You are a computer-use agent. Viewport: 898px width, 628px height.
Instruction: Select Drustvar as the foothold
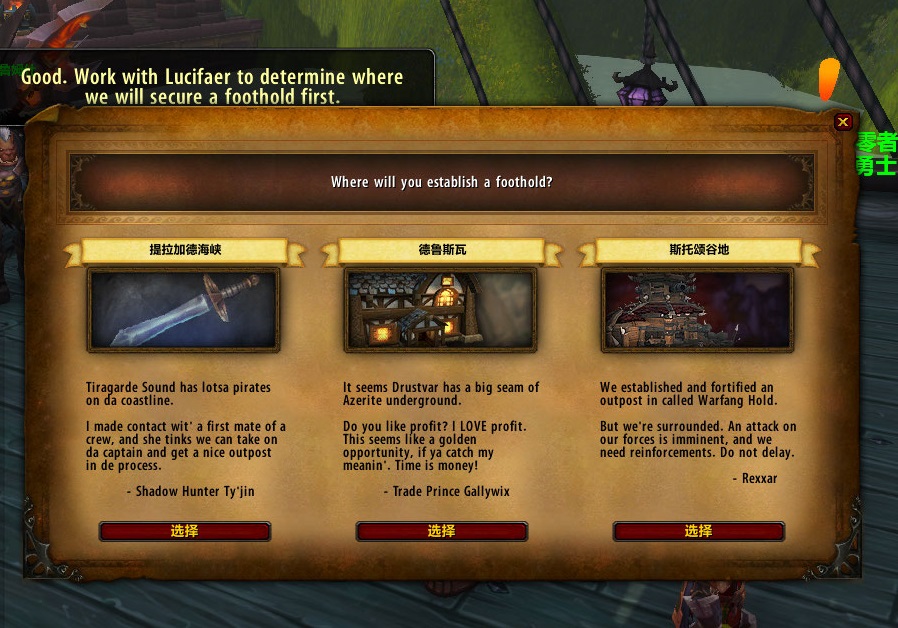click(x=441, y=531)
